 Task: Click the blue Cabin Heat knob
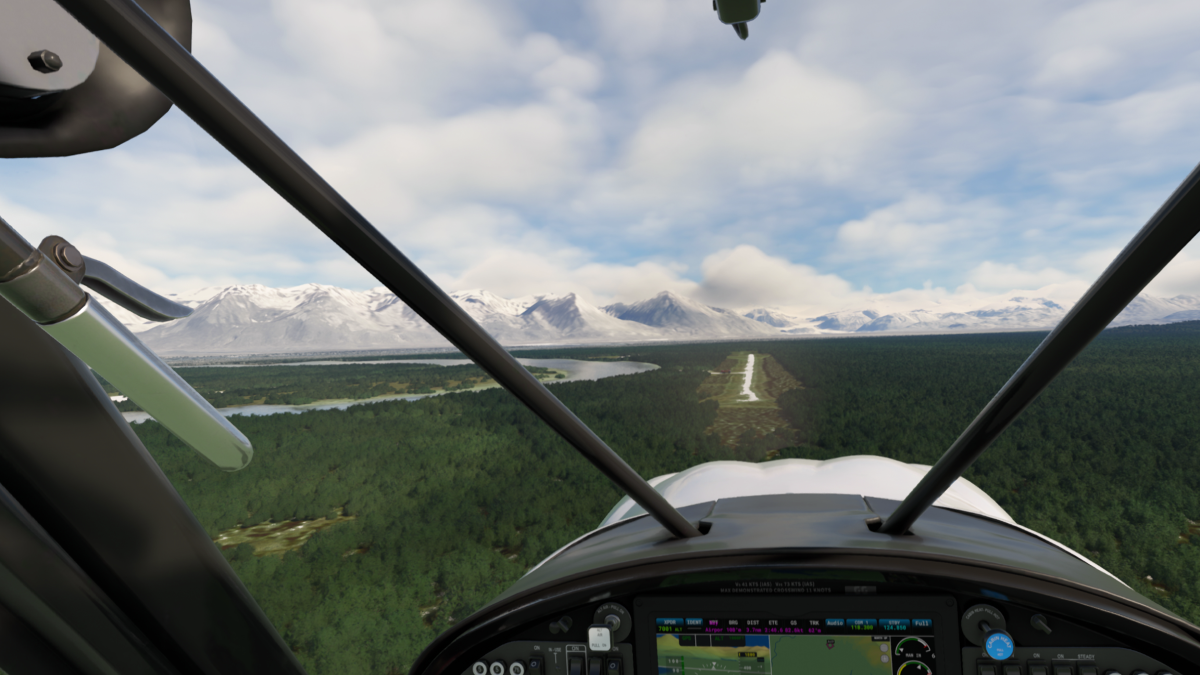(x=998, y=645)
